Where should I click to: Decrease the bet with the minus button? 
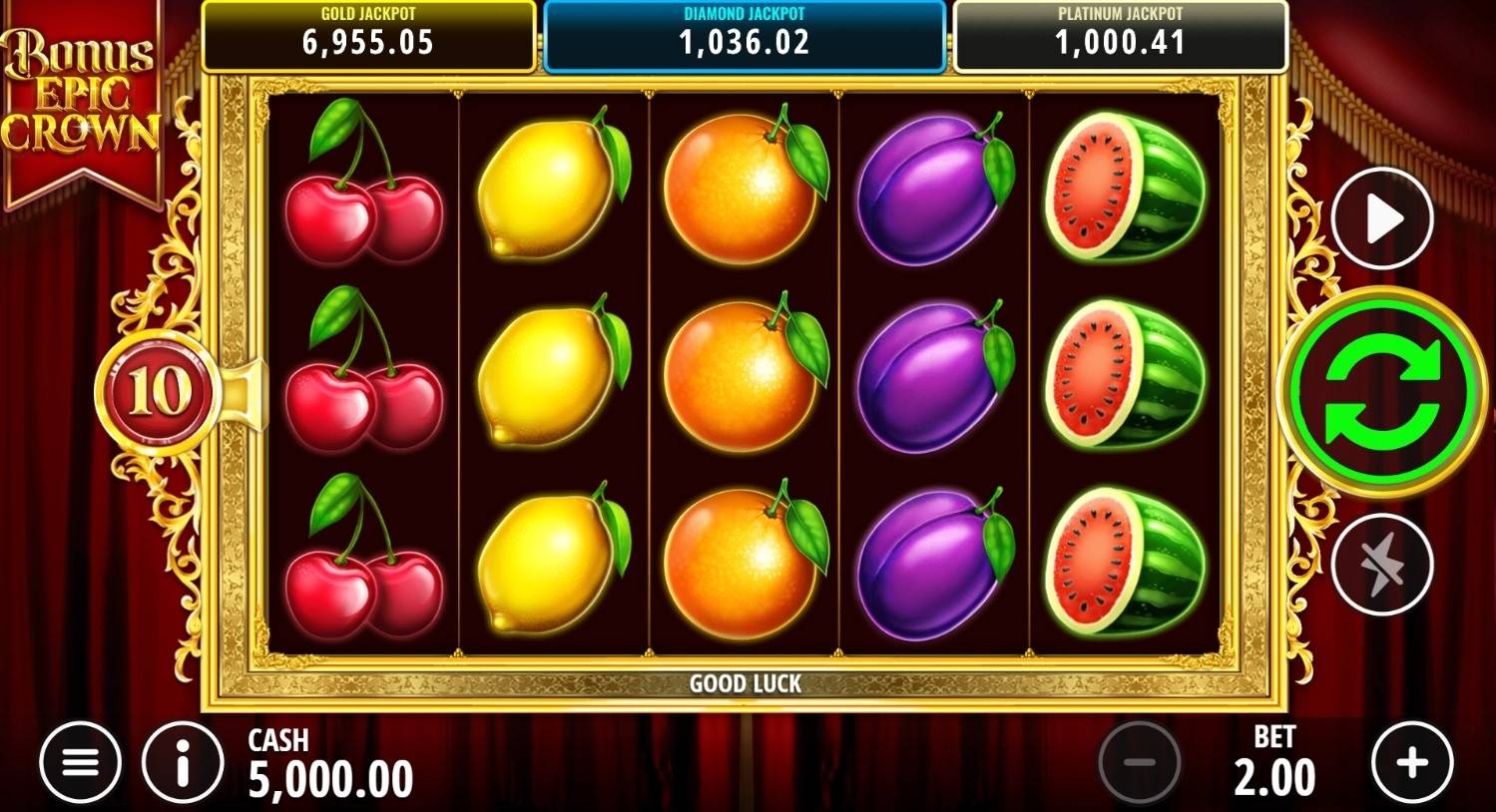click(1139, 763)
